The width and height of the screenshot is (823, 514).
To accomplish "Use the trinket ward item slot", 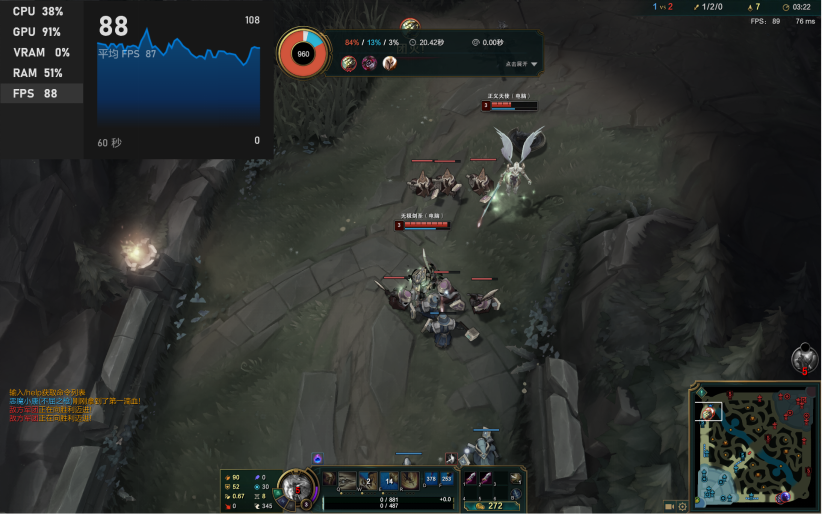I will pos(518,479).
